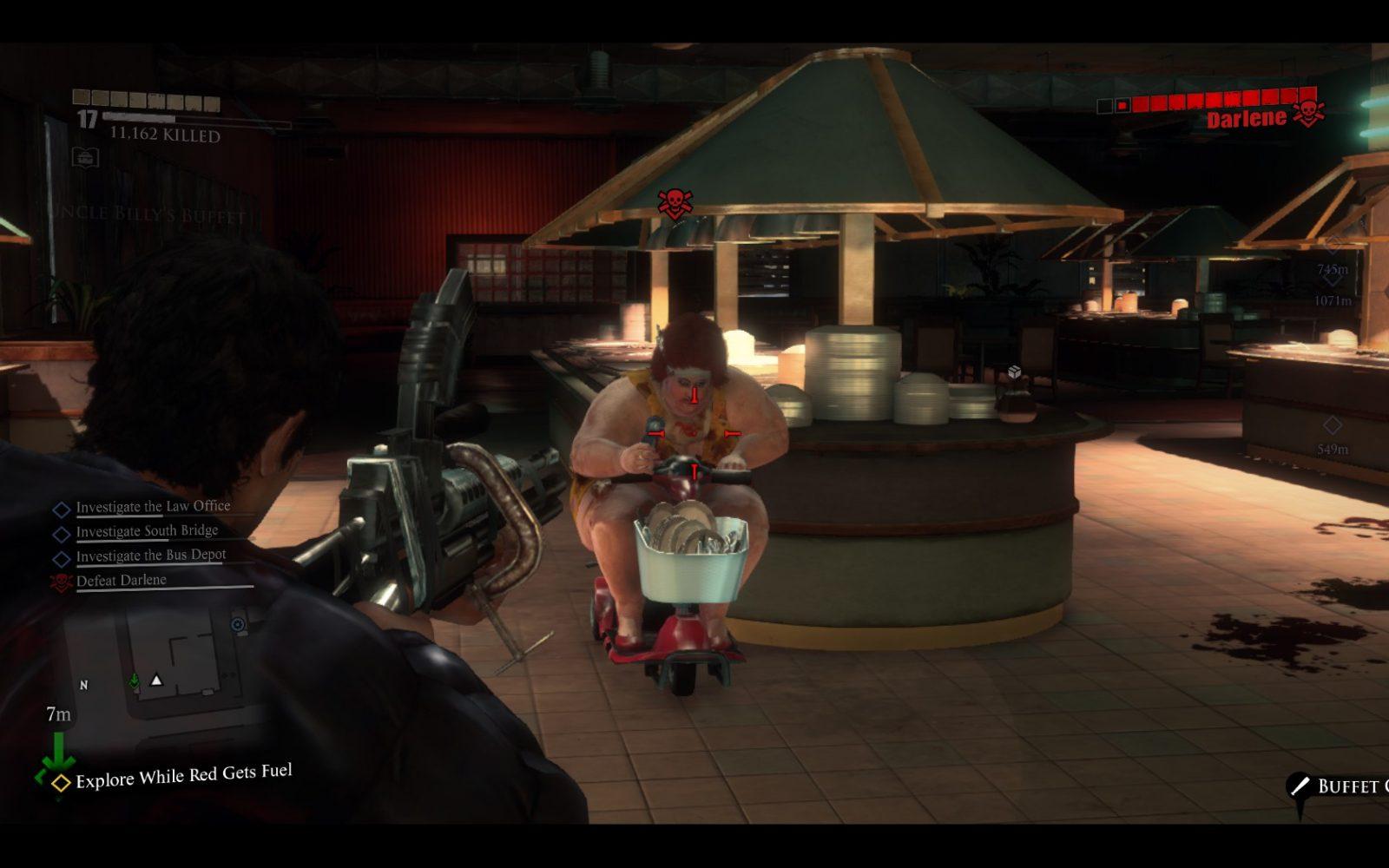Click the 549m waypoint diamond marker
The image size is (1389, 868).
click(1332, 426)
